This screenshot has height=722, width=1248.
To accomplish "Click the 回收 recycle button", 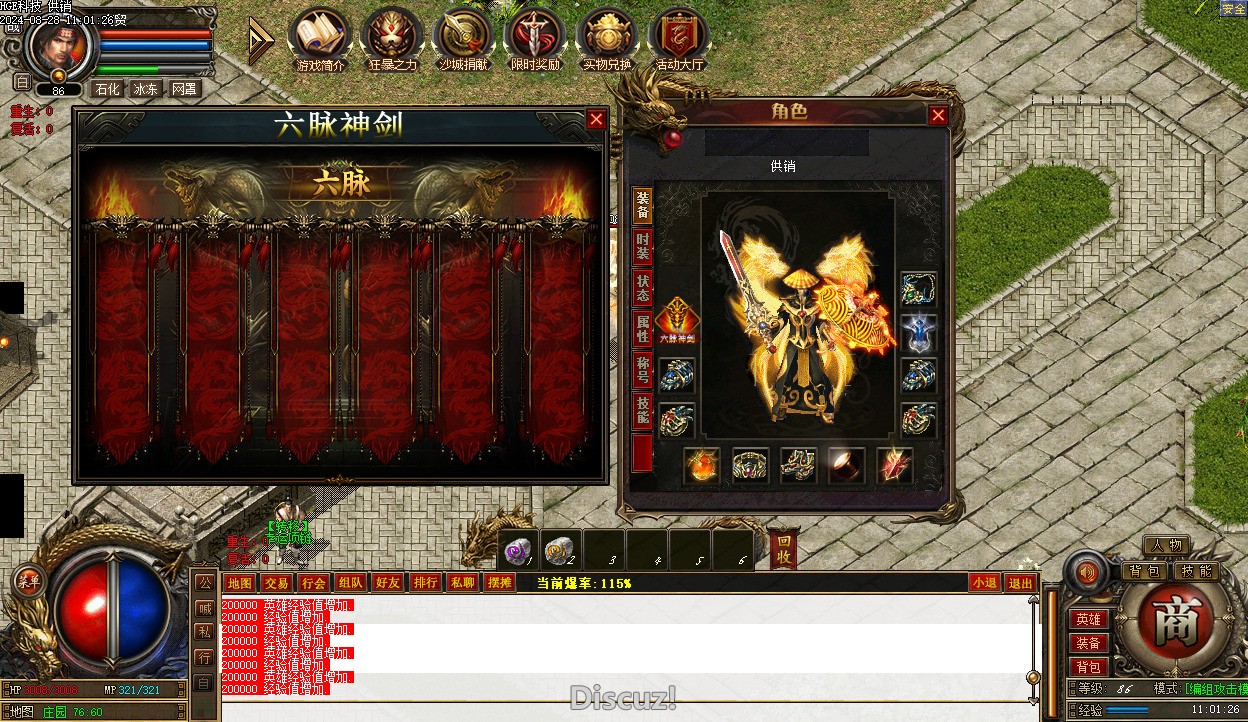I will pyautogui.click(x=785, y=549).
